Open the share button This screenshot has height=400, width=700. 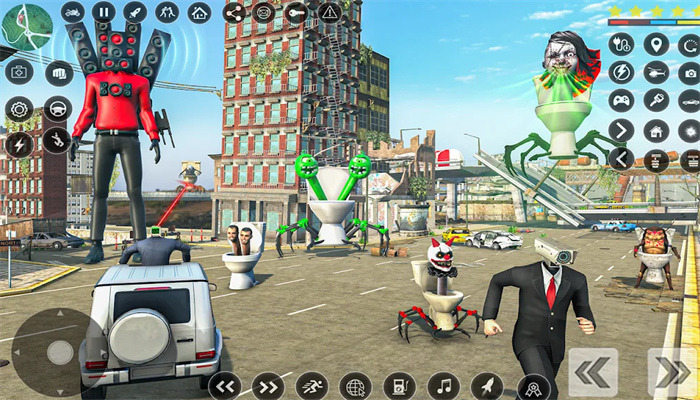pyautogui.click(x=234, y=12)
